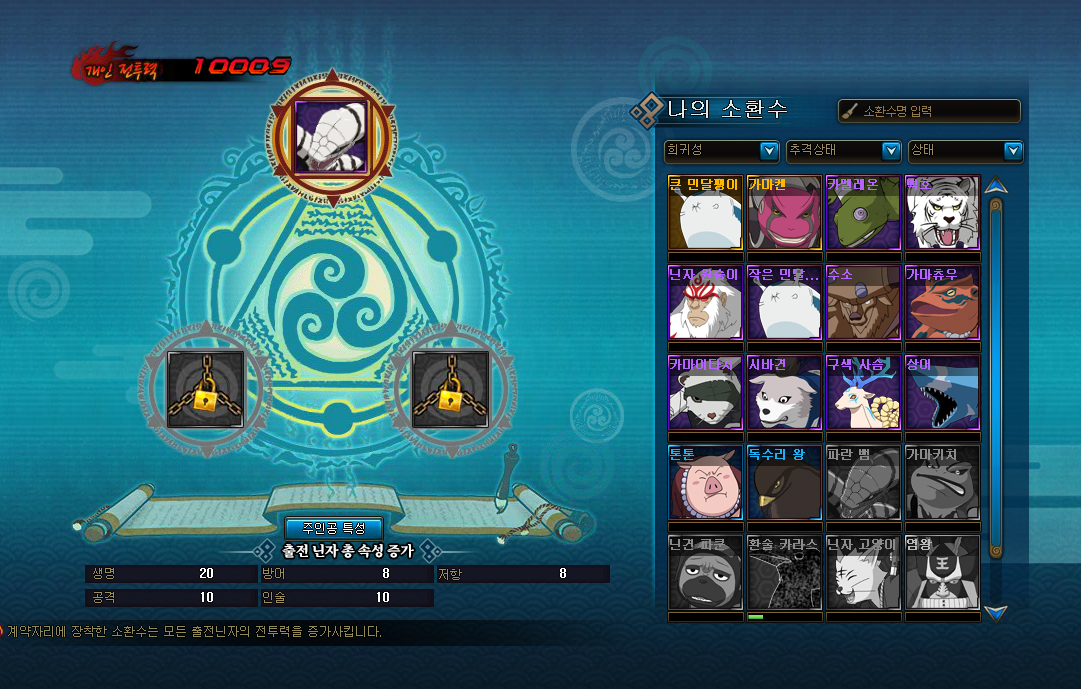Open the 희귀성 rarity dropdown
The image size is (1081, 689).
pos(722,151)
